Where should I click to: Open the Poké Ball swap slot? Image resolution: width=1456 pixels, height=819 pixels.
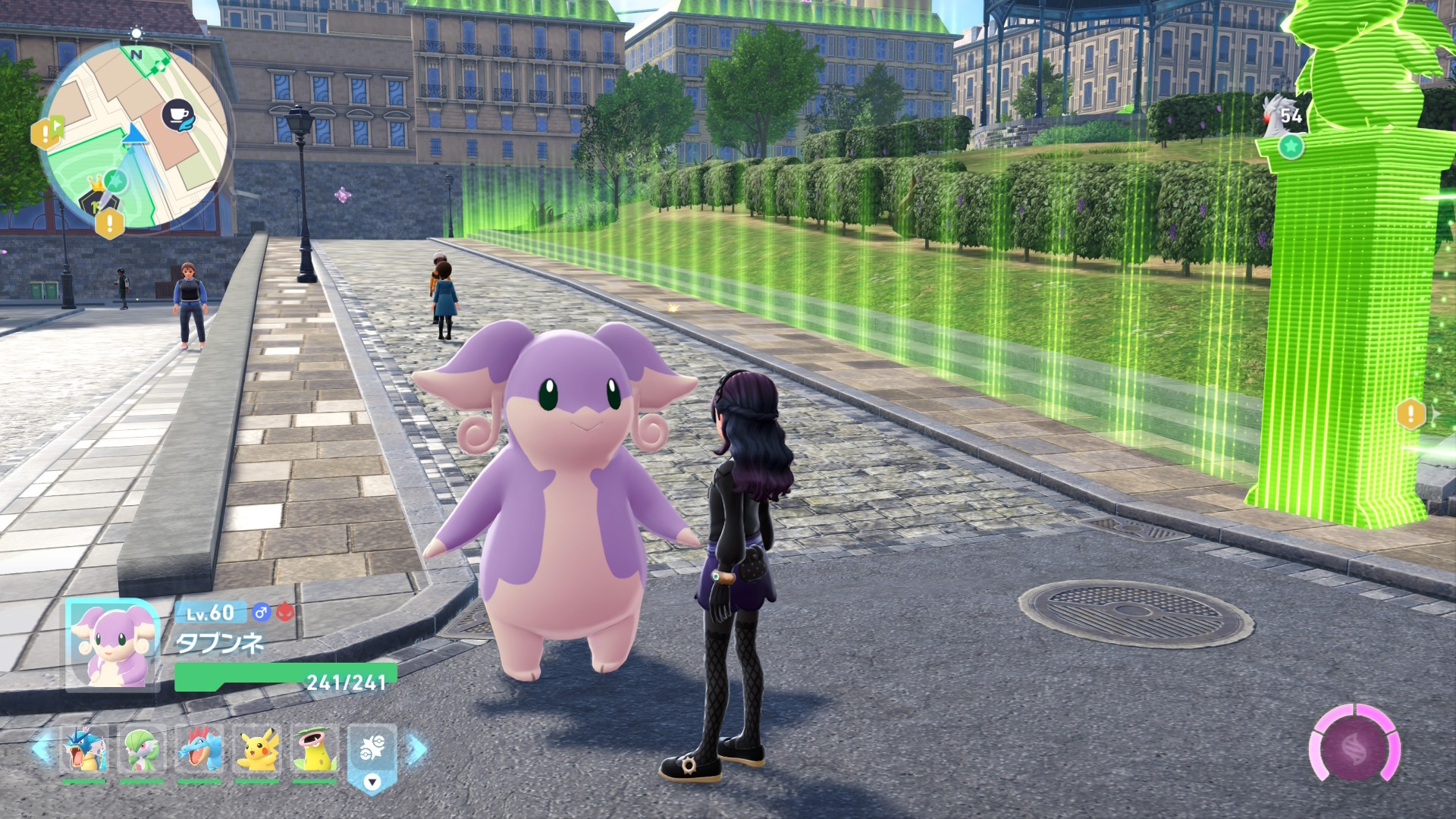[372, 753]
